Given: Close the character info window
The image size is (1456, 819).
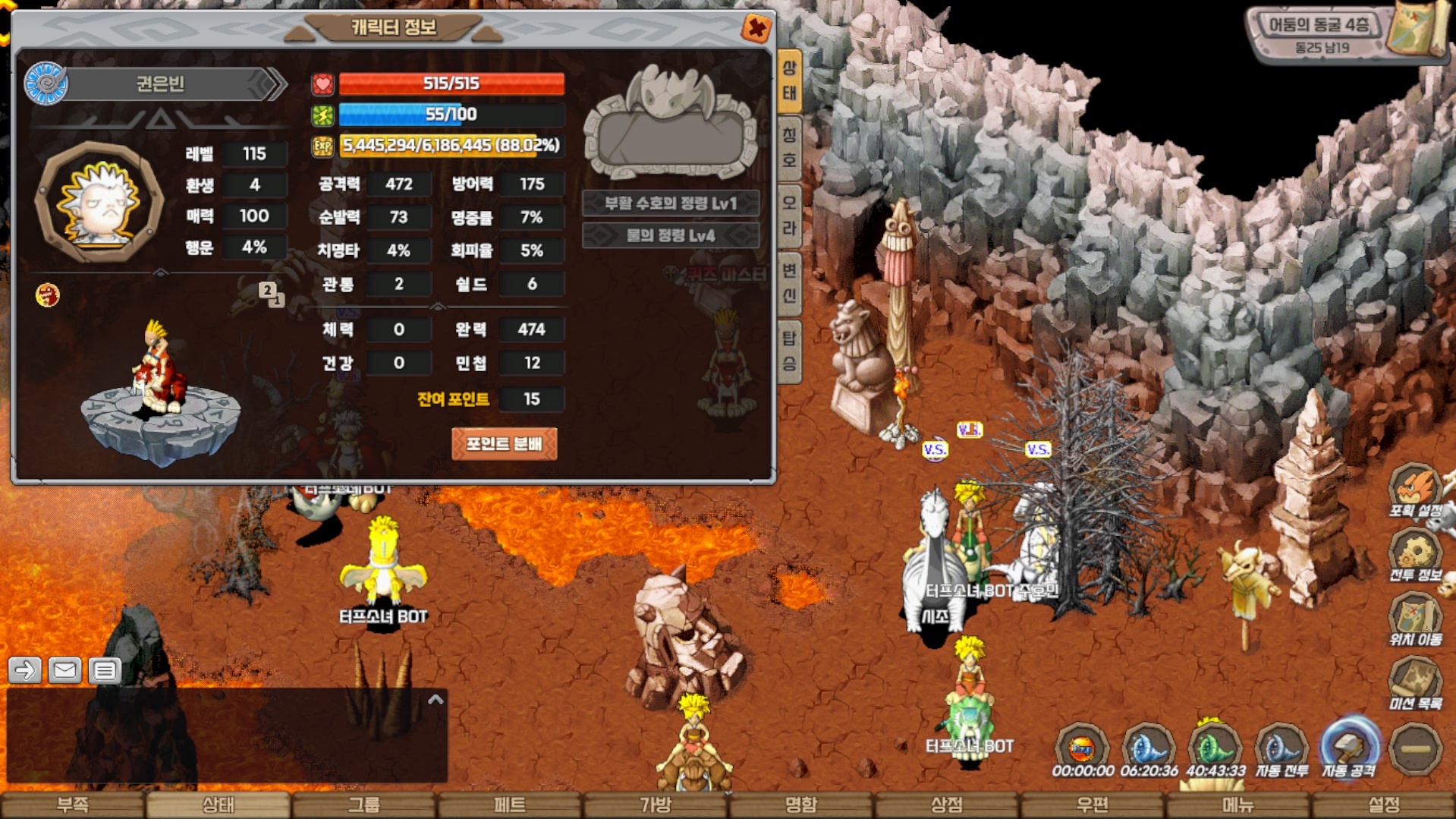Looking at the screenshot, I should (x=756, y=29).
